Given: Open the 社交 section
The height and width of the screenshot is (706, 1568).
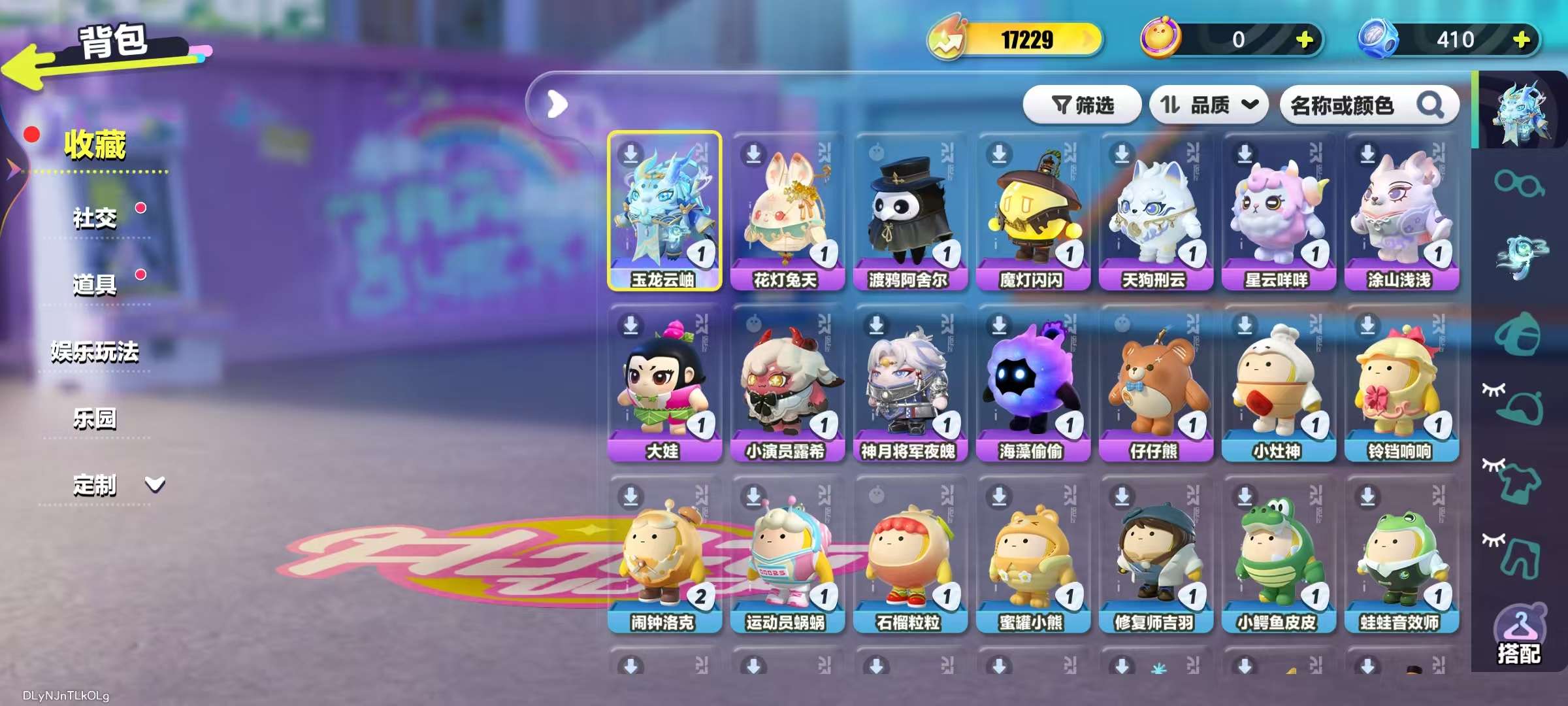Looking at the screenshot, I should 95,218.
